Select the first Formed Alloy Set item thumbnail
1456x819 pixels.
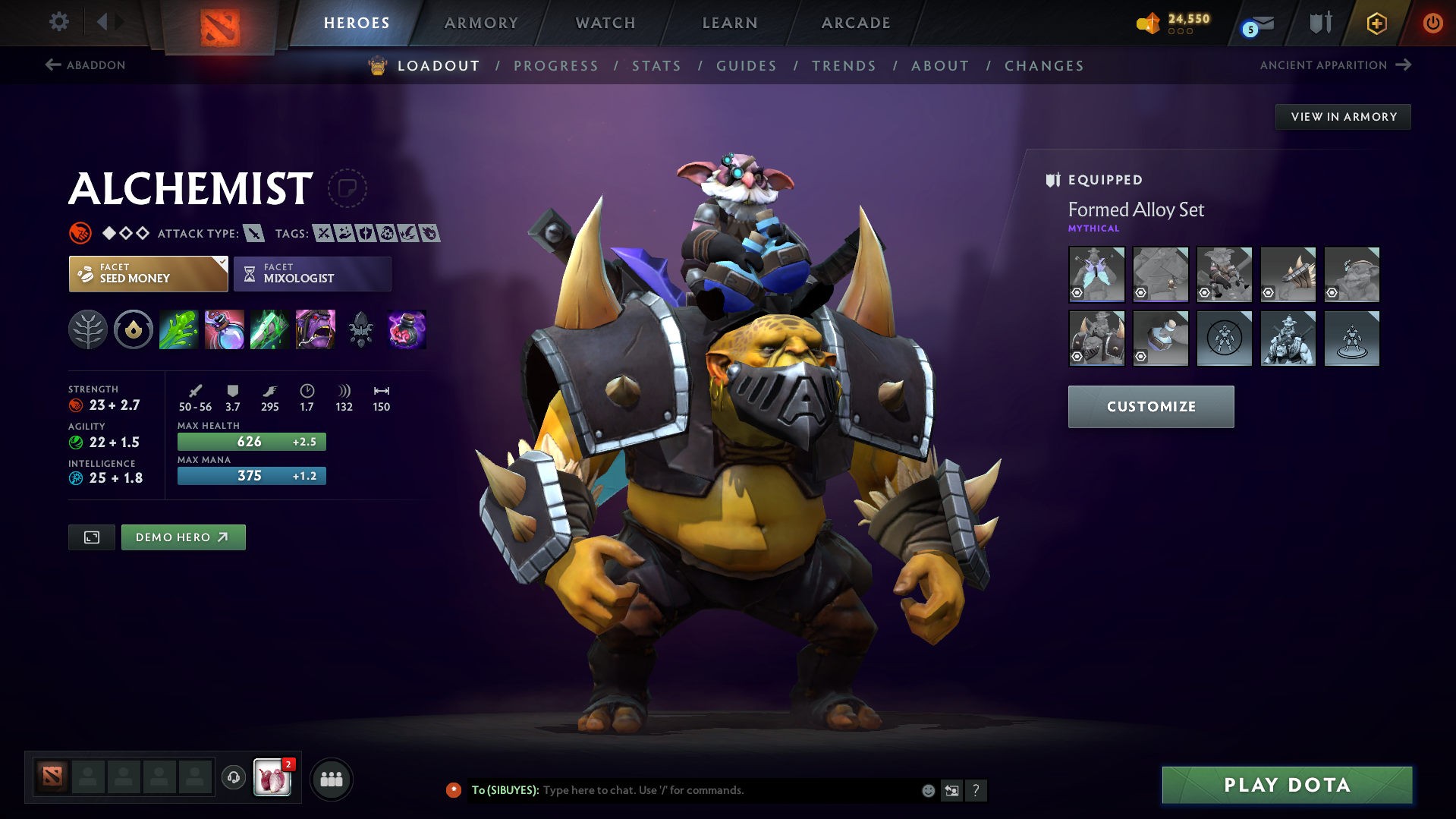(x=1096, y=274)
